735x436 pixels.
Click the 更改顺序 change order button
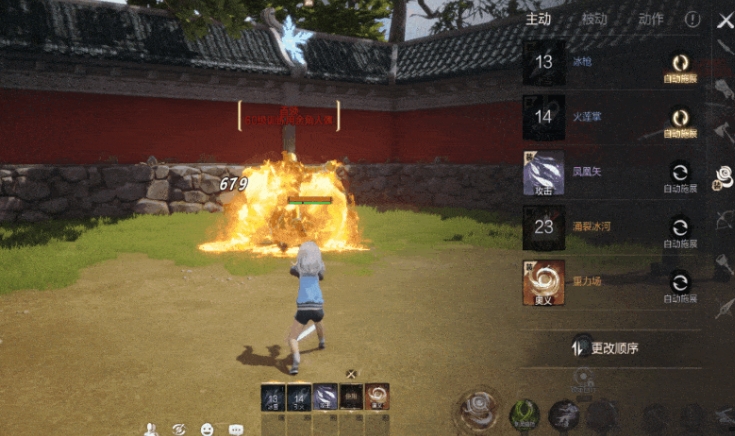click(605, 348)
